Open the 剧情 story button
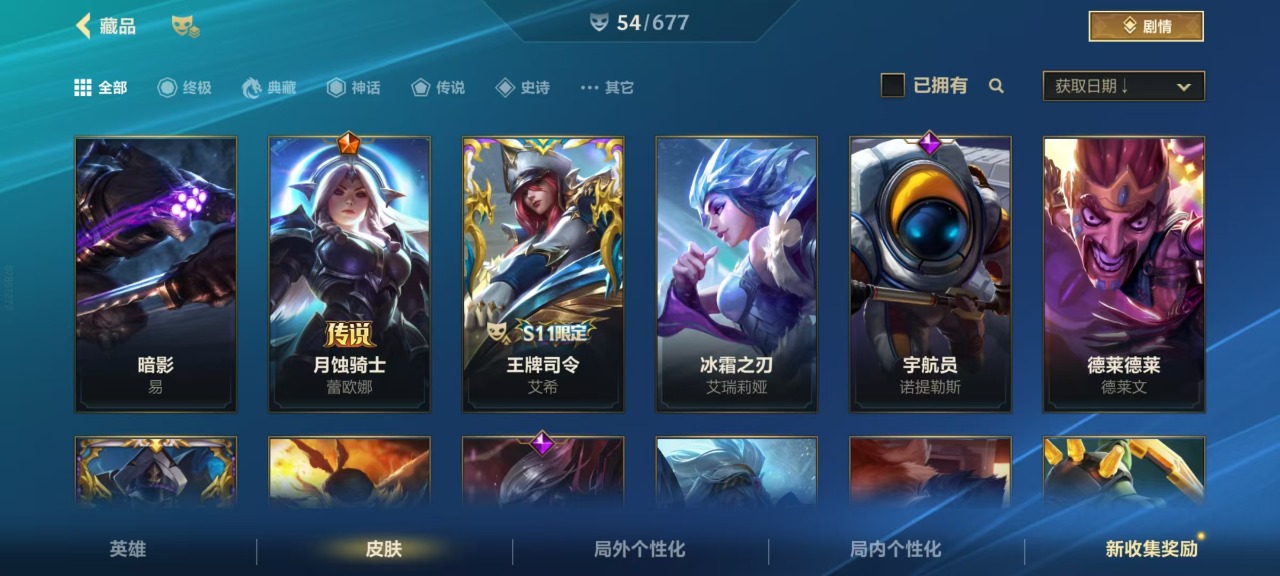This screenshot has height=576, width=1280. tap(1145, 27)
